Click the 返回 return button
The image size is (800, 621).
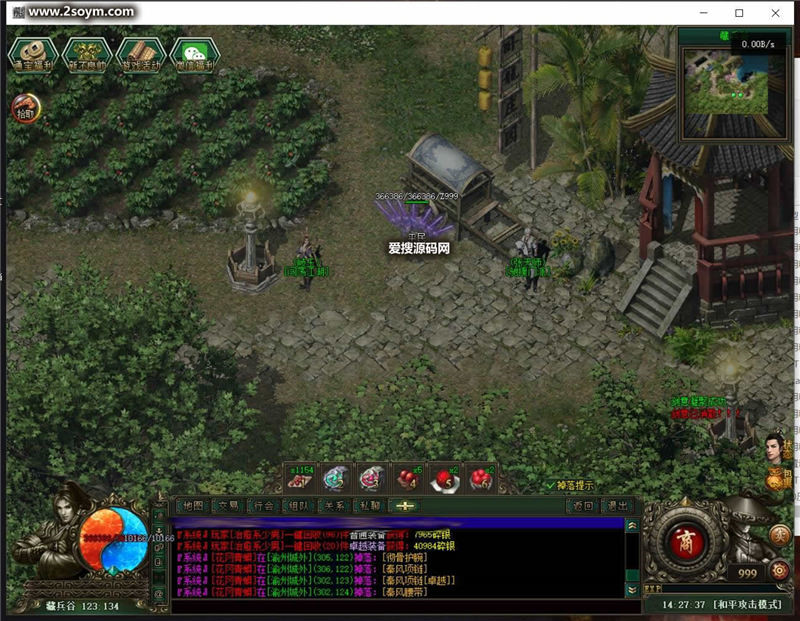point(584,506)
